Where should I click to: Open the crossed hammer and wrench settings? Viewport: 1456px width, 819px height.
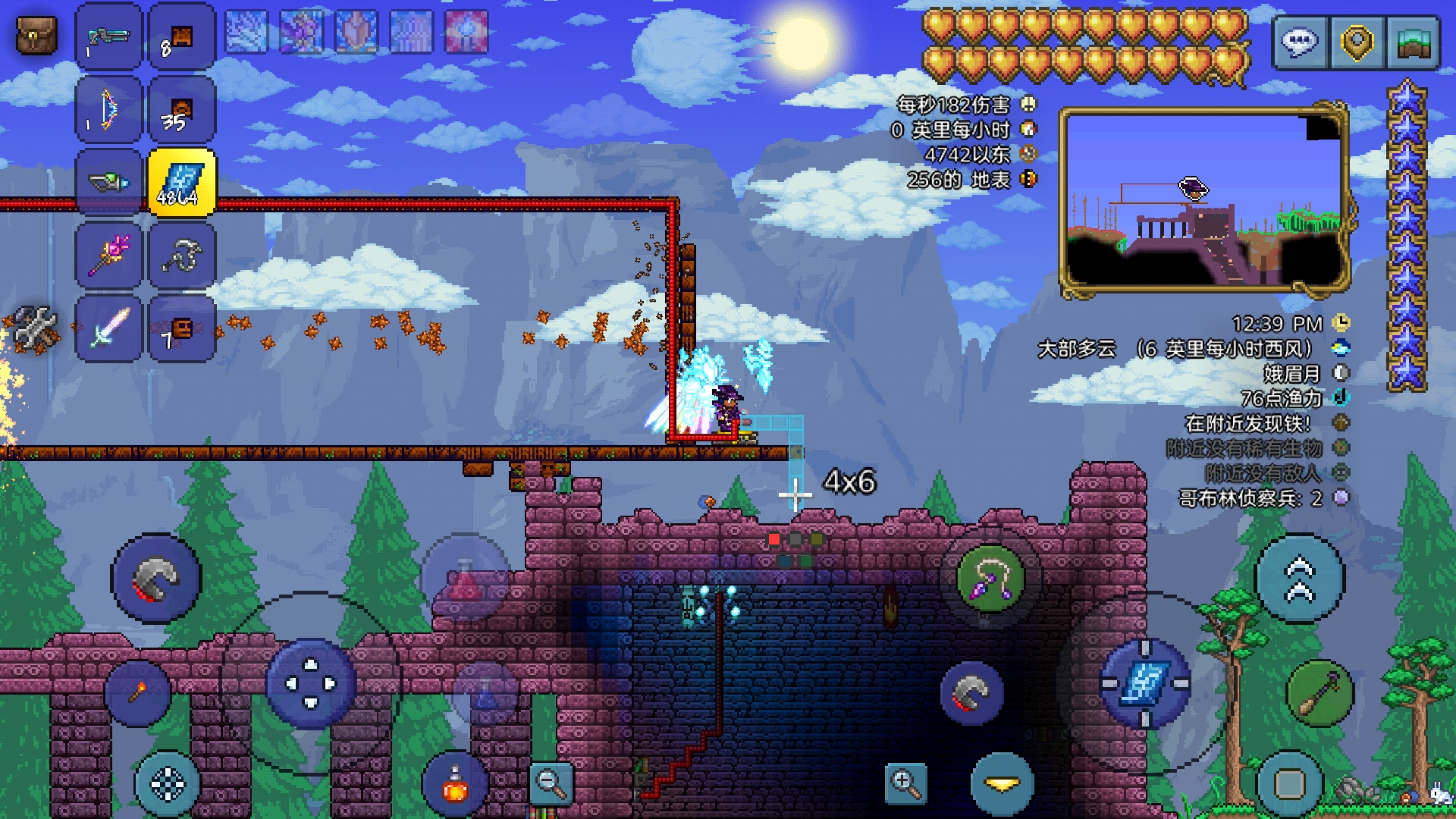click(x=35, y=328)
